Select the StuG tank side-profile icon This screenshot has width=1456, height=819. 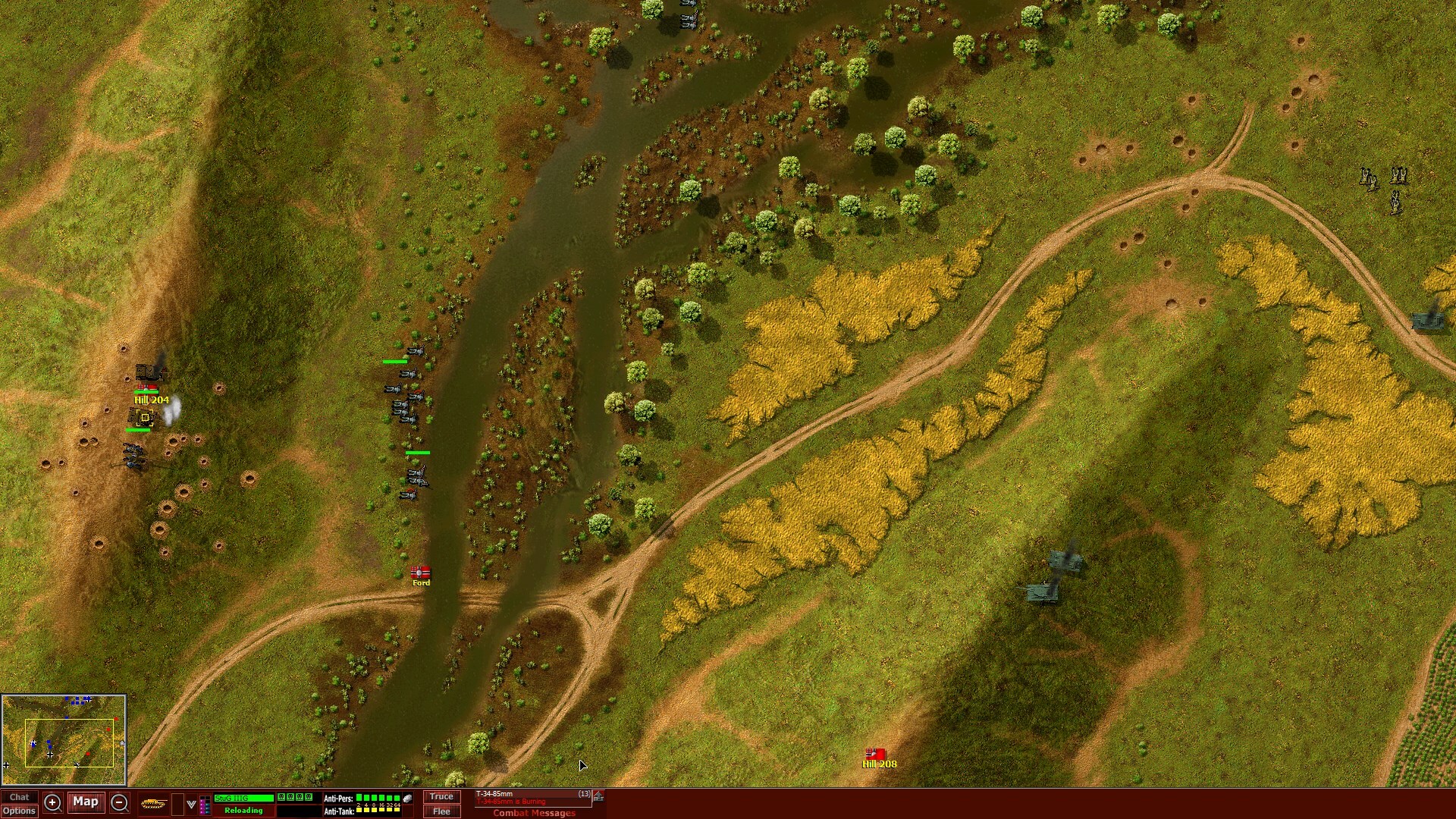(155, 802)
